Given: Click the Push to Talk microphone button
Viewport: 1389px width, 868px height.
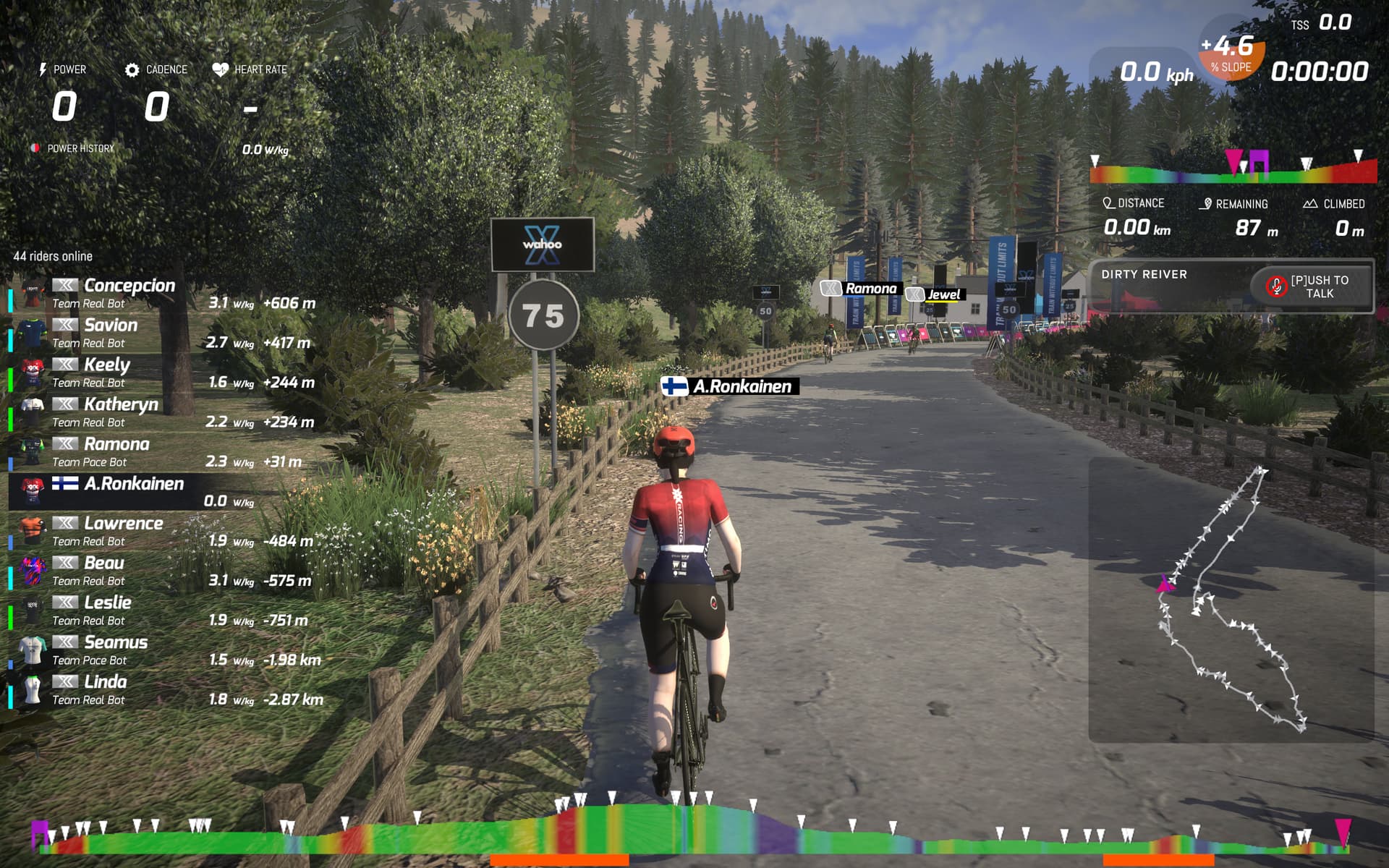Looking at the screenshot, I should [1310, 286].
